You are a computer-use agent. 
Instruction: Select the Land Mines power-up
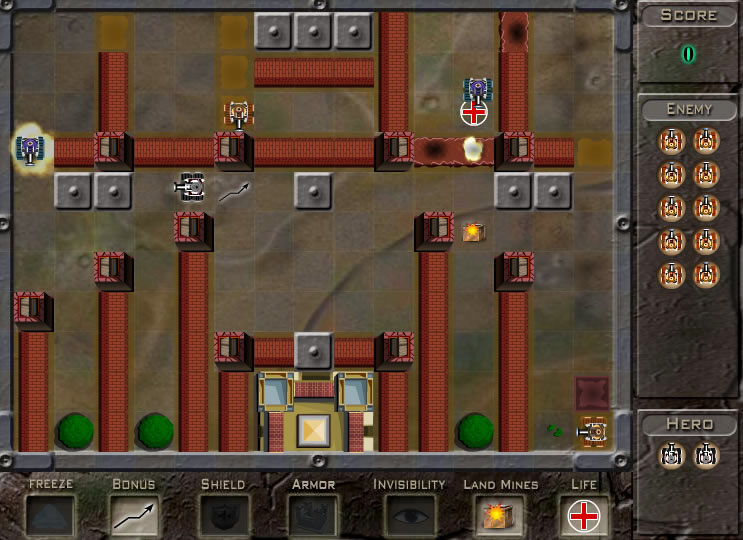(500, 515)
